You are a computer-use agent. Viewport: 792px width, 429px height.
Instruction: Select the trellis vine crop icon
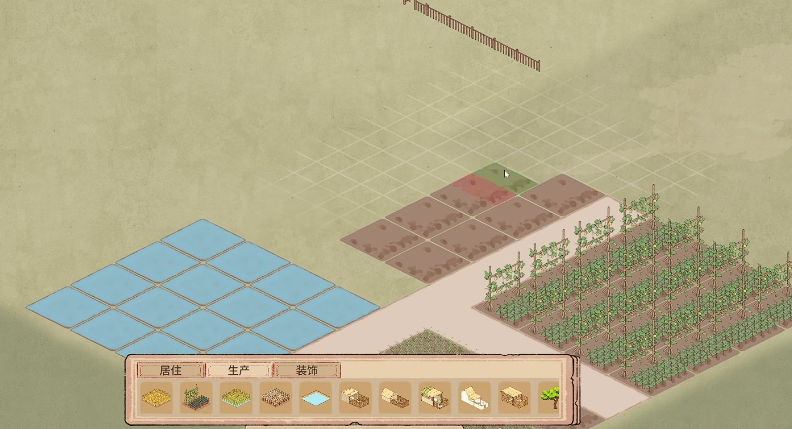point(195,398)
